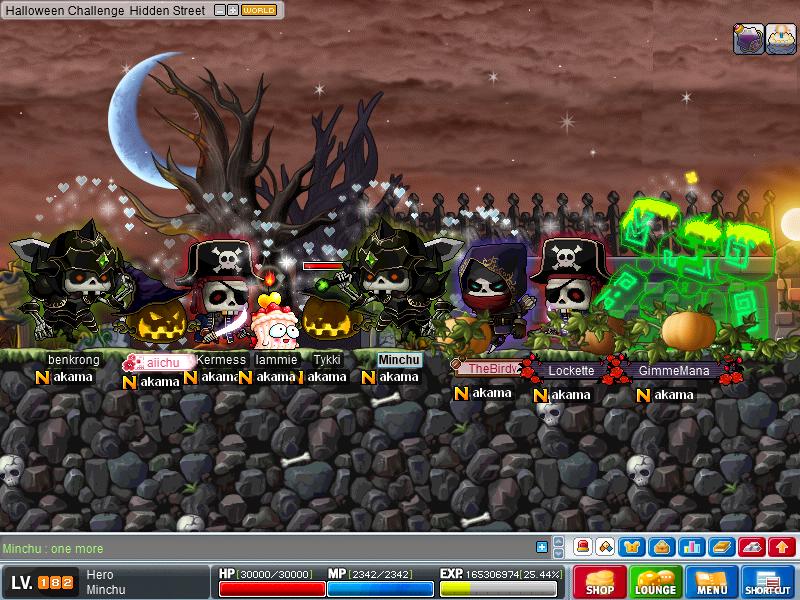Open the World map button
The height and width of the screenshot is (600, 800).
pos(260,10)
